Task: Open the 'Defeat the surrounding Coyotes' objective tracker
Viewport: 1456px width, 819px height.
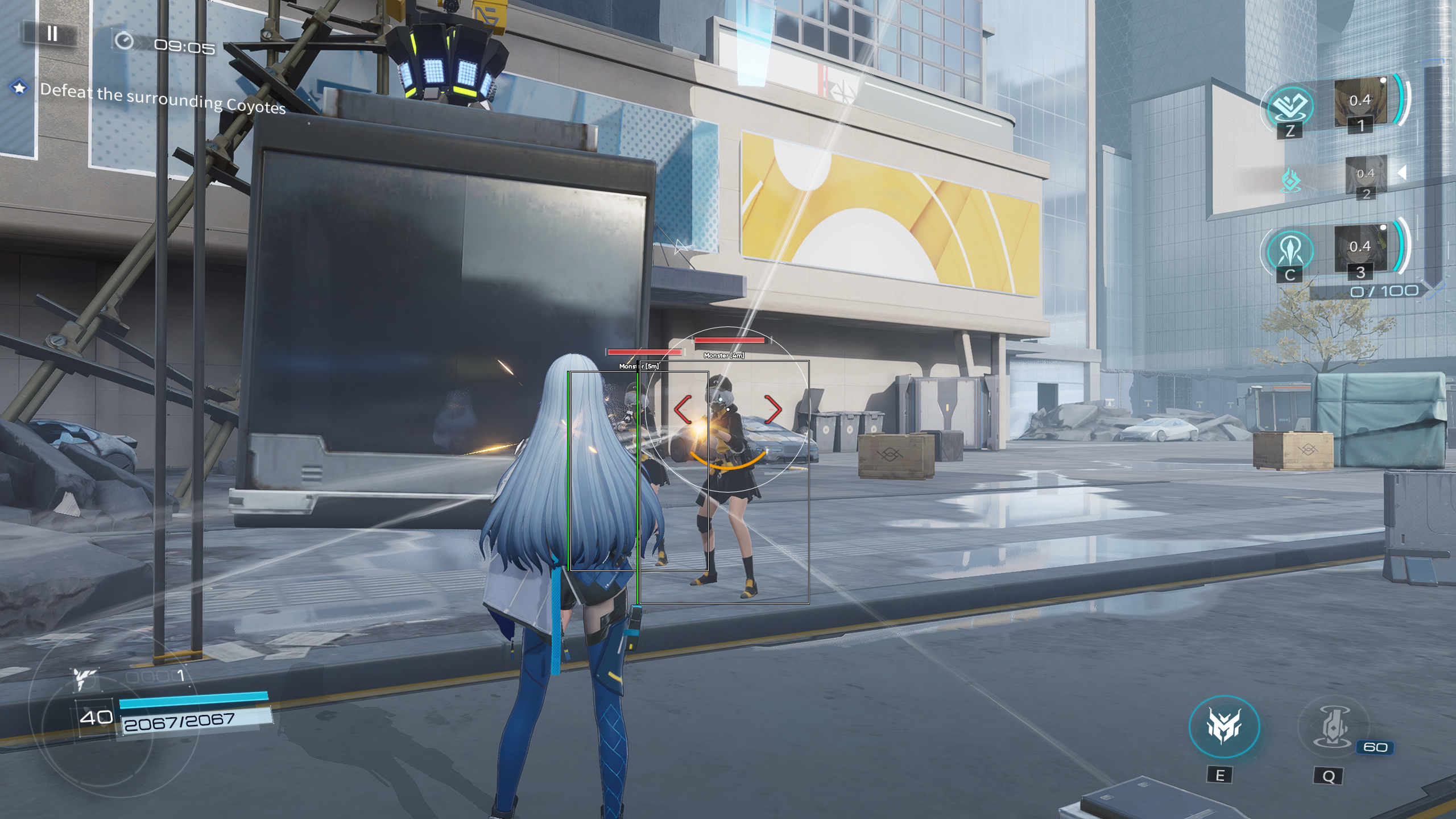Action: click(162, 98)
